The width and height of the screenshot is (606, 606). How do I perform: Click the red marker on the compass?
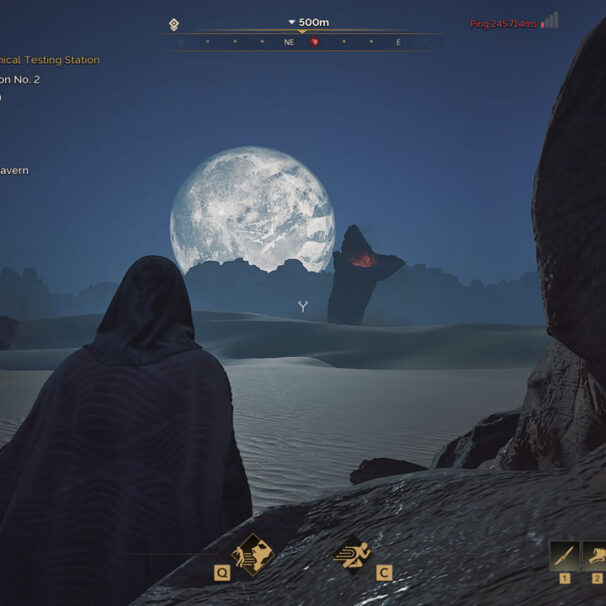pyautogui.click(x=314, y=42)
